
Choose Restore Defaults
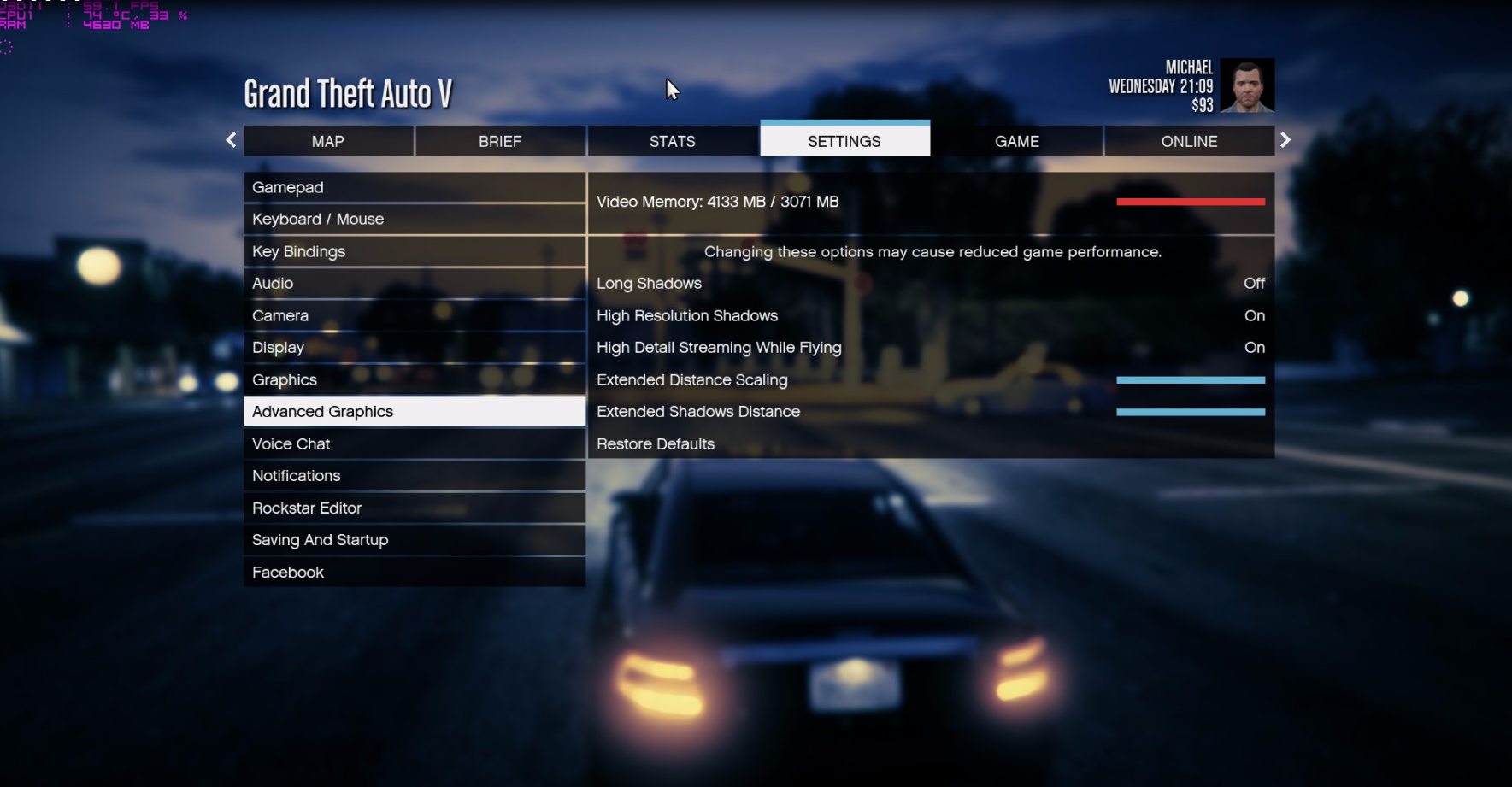[656, 444]
